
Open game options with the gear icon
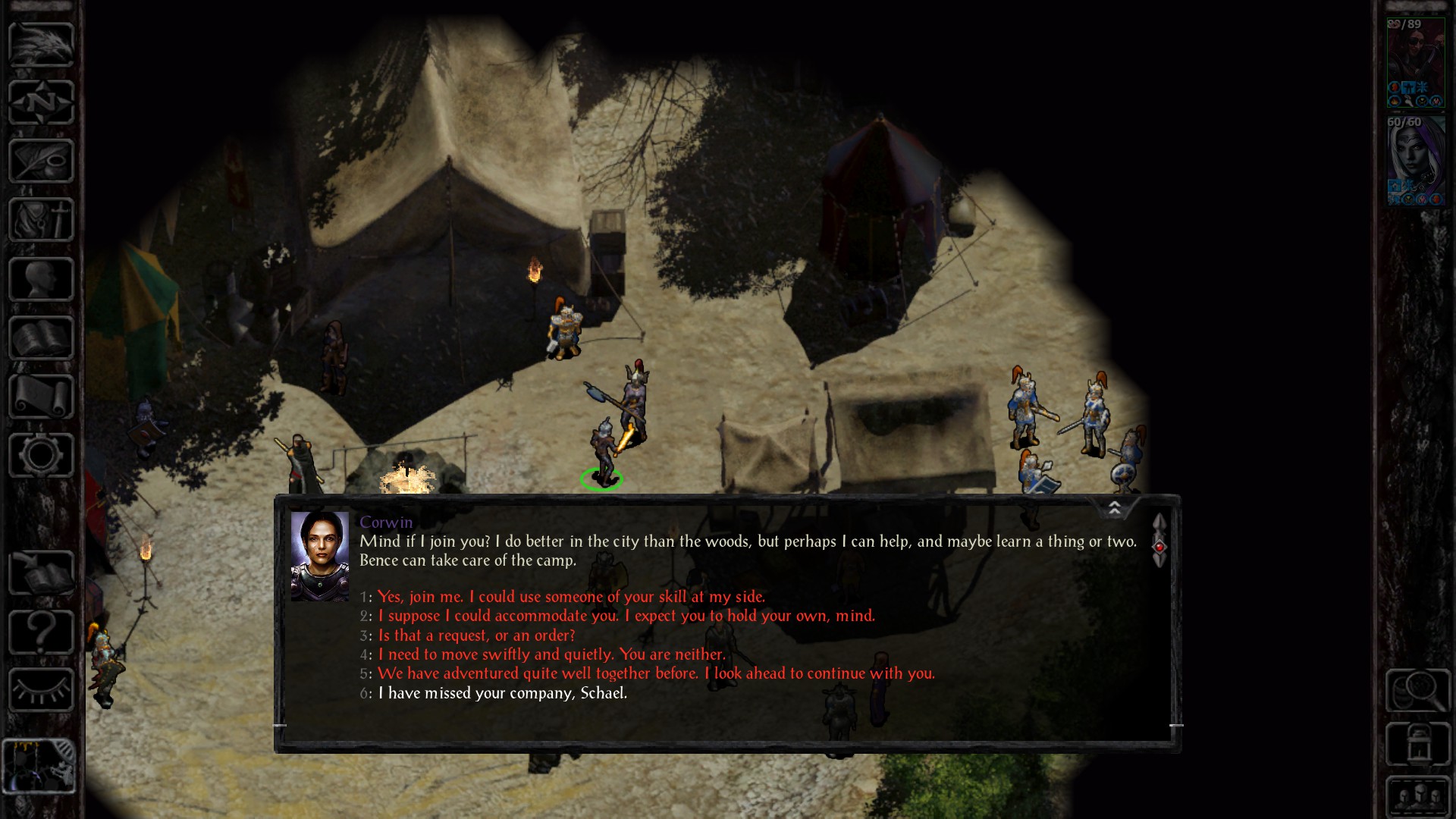point(41,456)
